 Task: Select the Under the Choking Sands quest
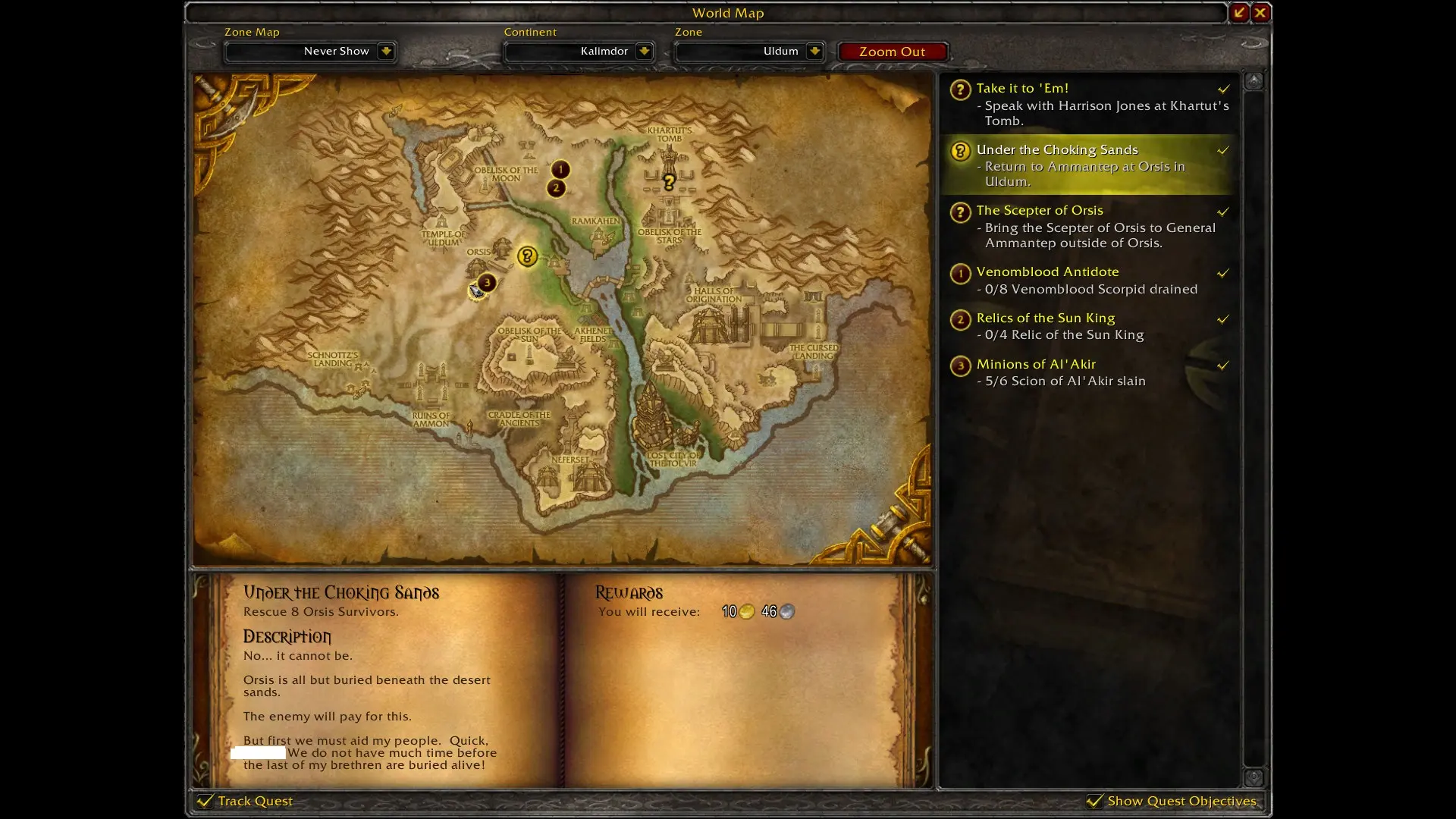[x=1056, y=150]
